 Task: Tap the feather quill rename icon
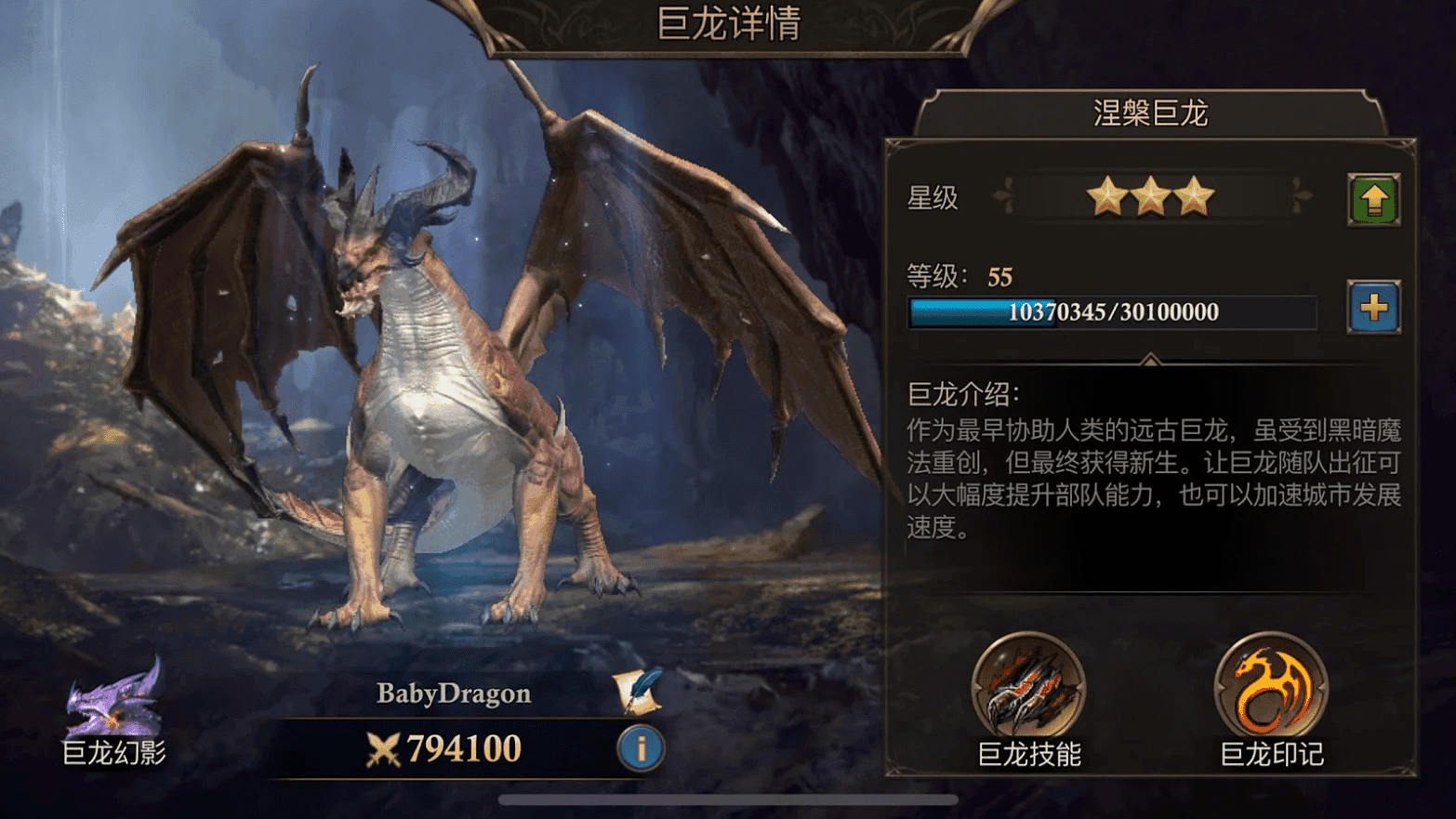pyautogui.click(x=636, y=693)
